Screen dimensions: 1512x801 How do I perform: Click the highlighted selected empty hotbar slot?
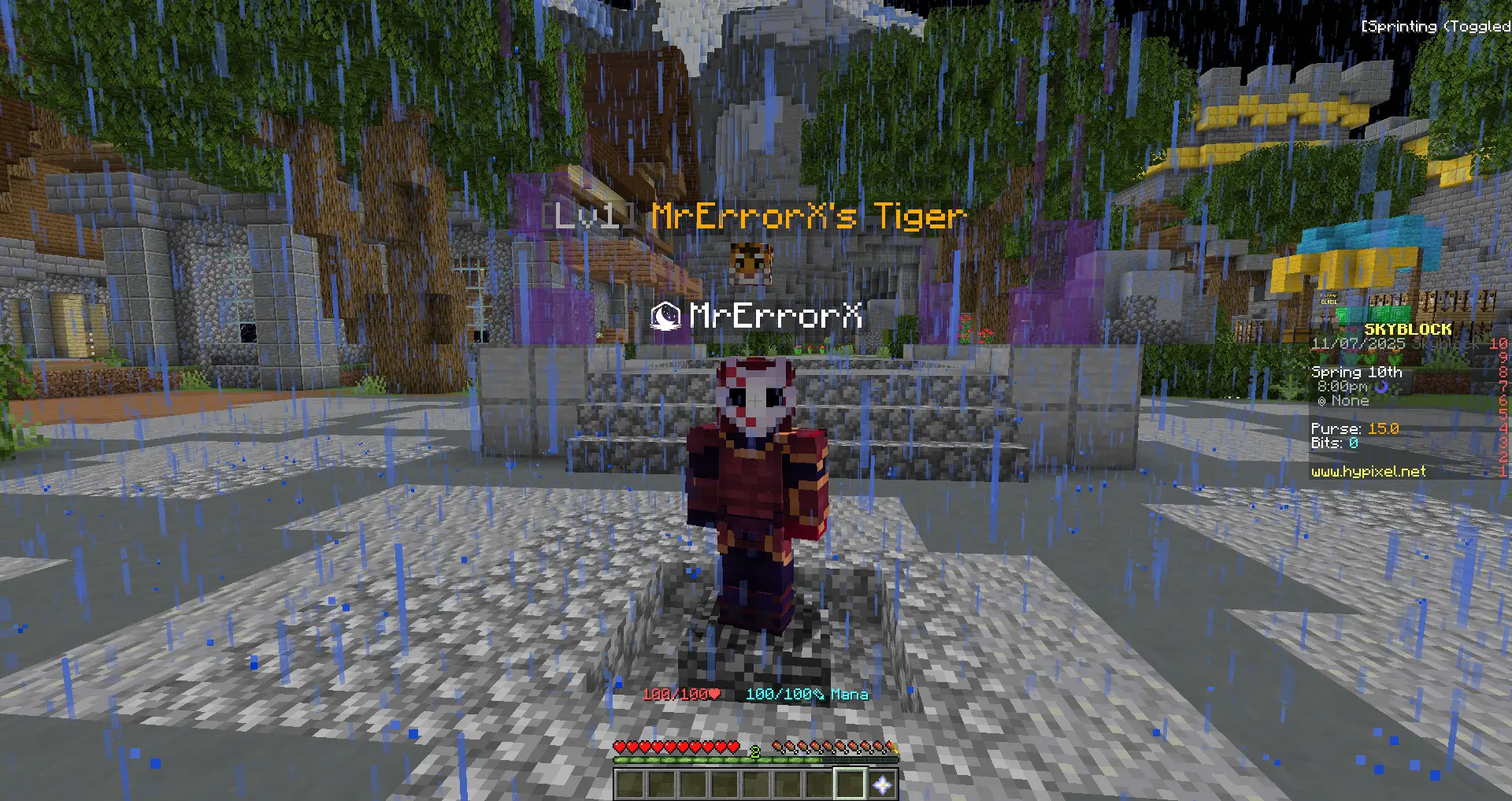coord(850,784)
